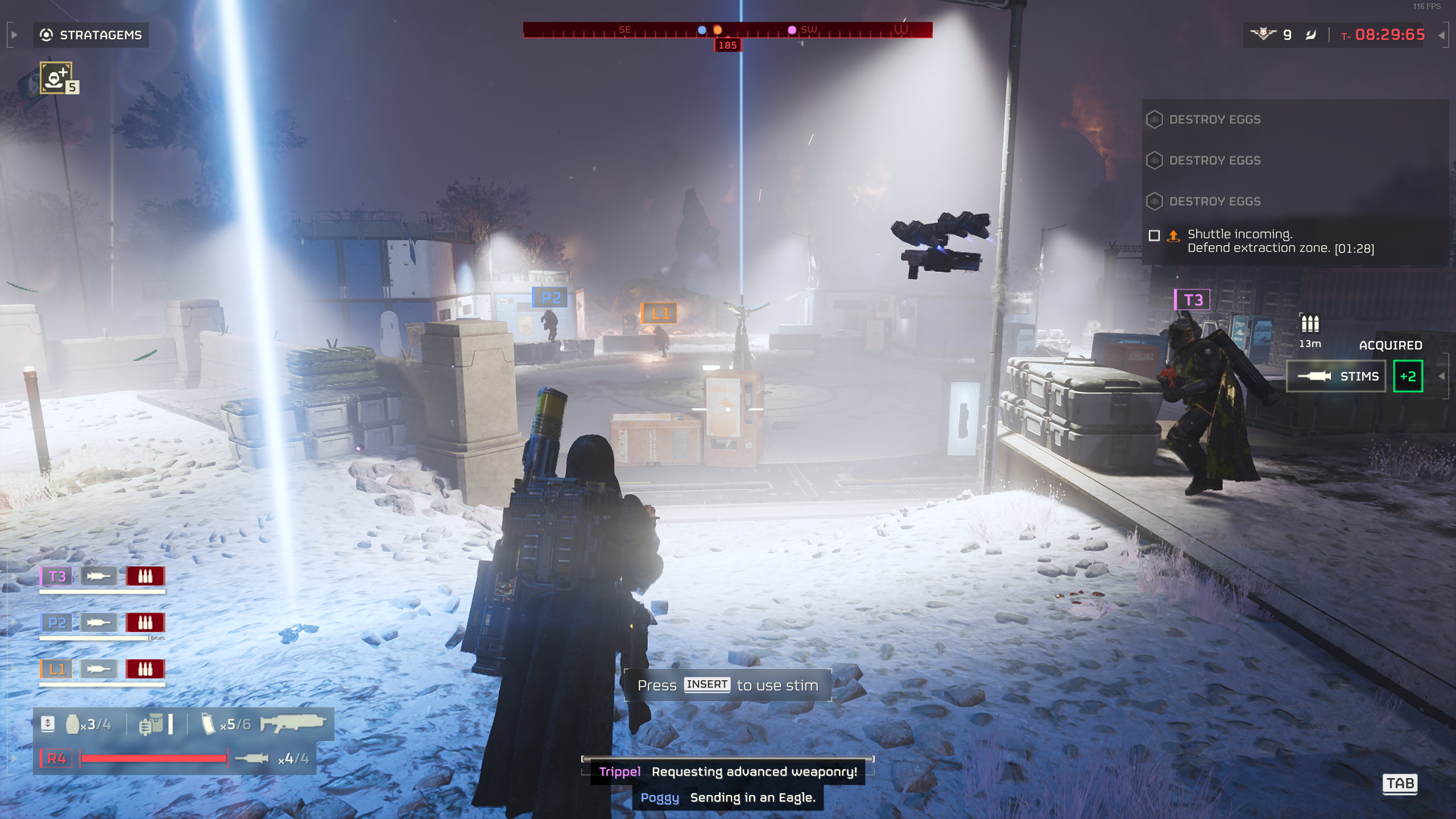Screen dimensions: 1456x819
Task: Click the blue P2 teammate marker
Action: coord(550,297)
